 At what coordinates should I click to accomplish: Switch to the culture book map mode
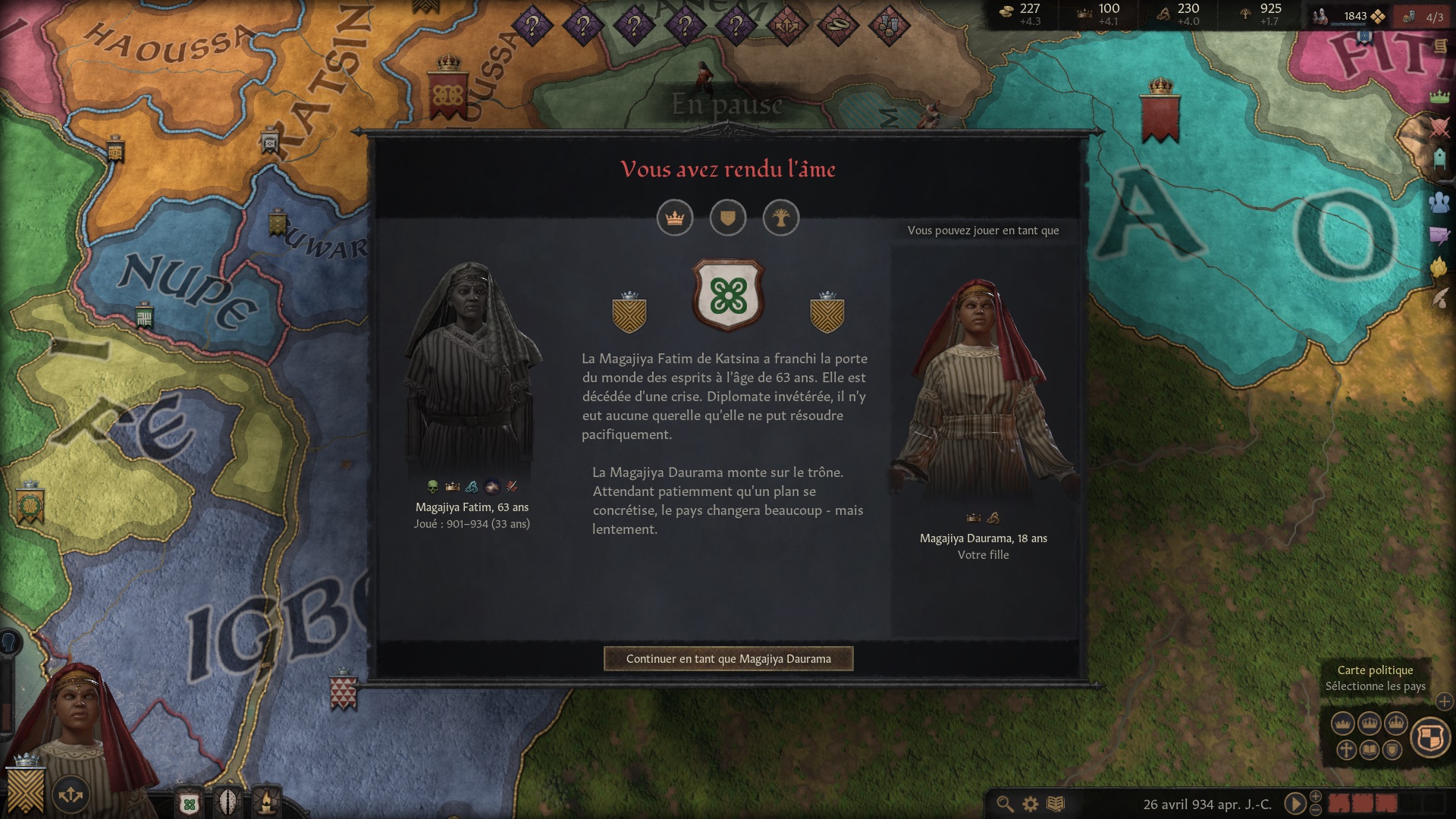tap(1369, 751)
